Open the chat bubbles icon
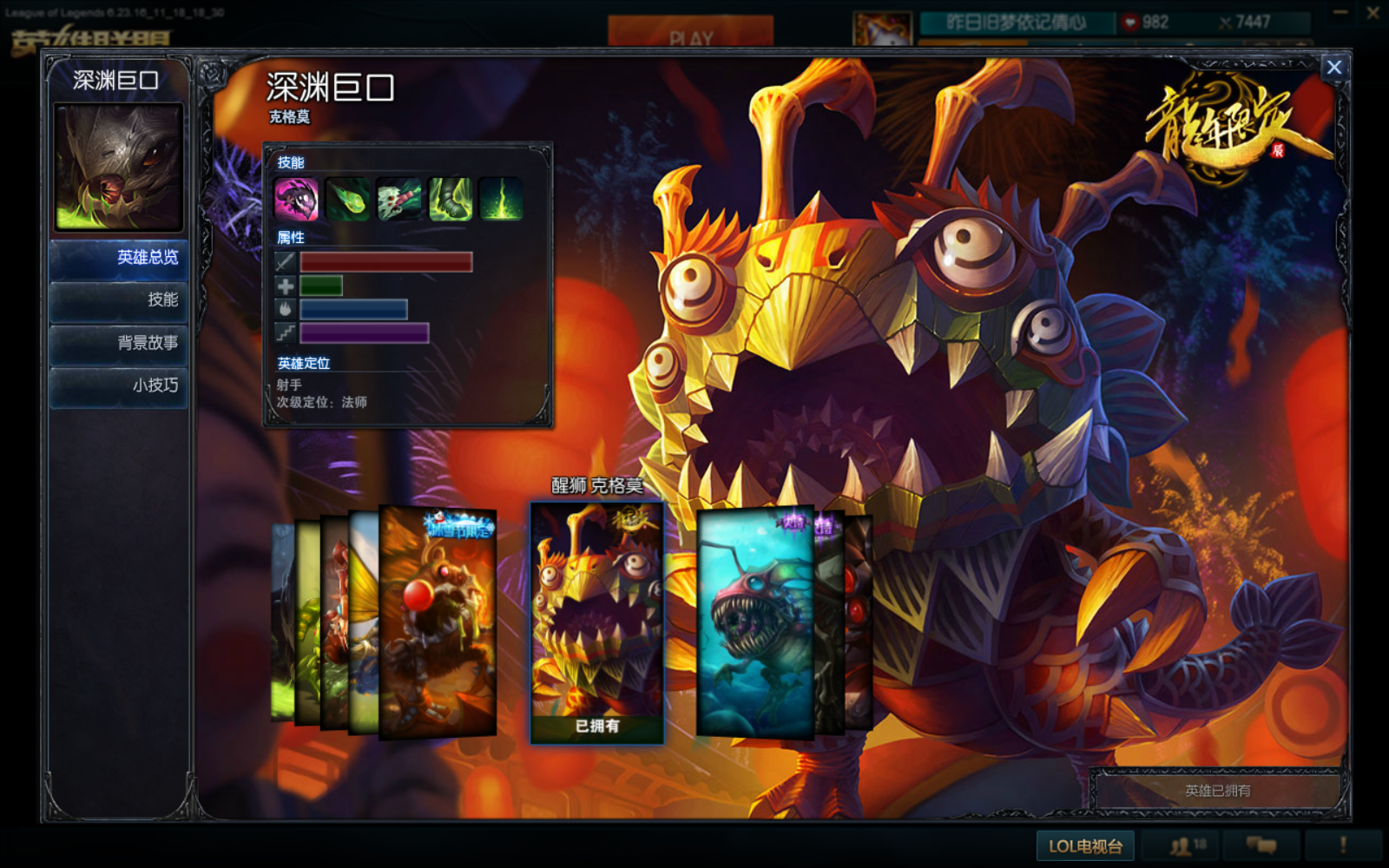This screenshot has width=1389, height=868. point(1261,845)
